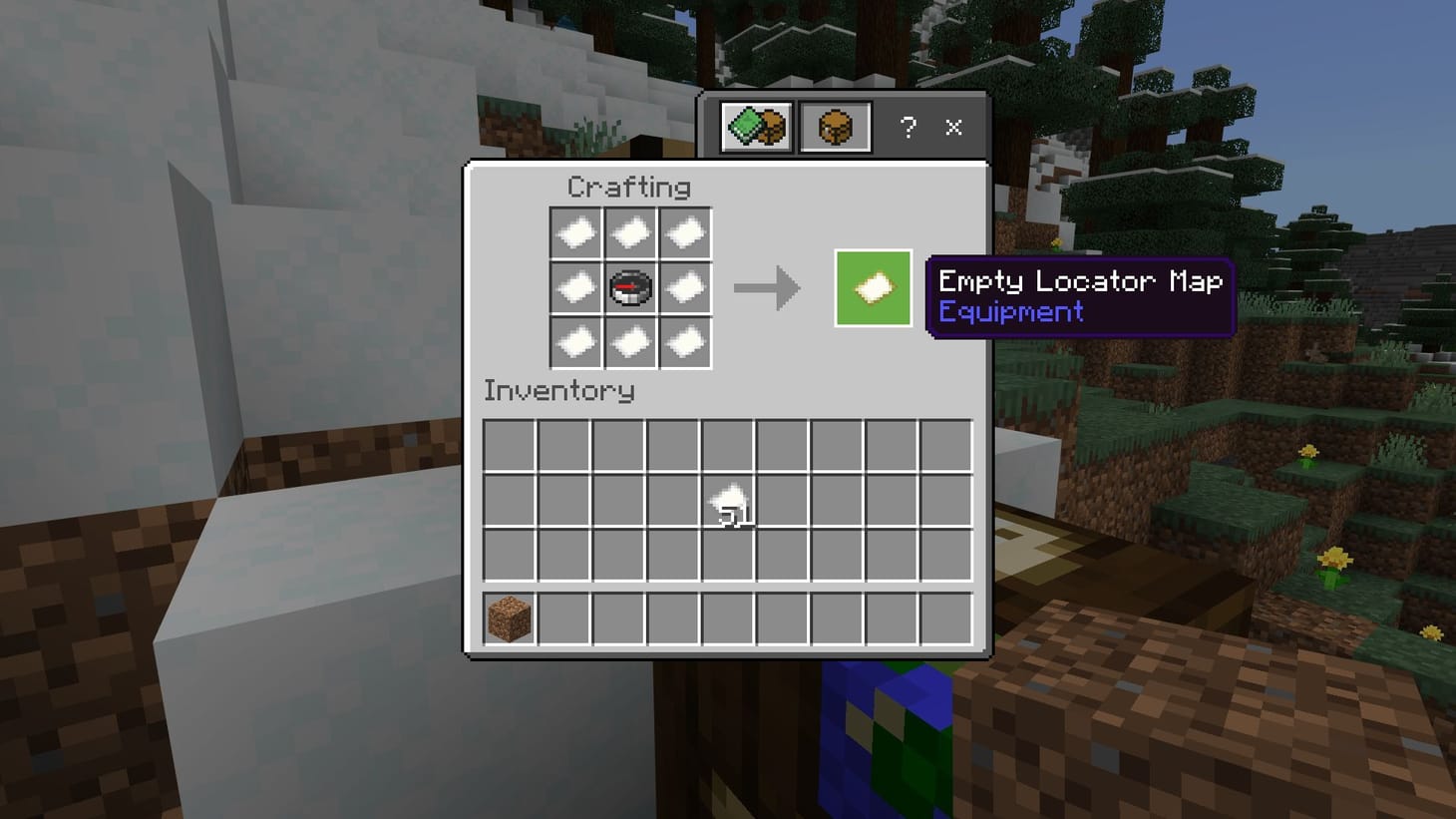Click the paper in the top-middle crafting slot

[x=631, y=232]
